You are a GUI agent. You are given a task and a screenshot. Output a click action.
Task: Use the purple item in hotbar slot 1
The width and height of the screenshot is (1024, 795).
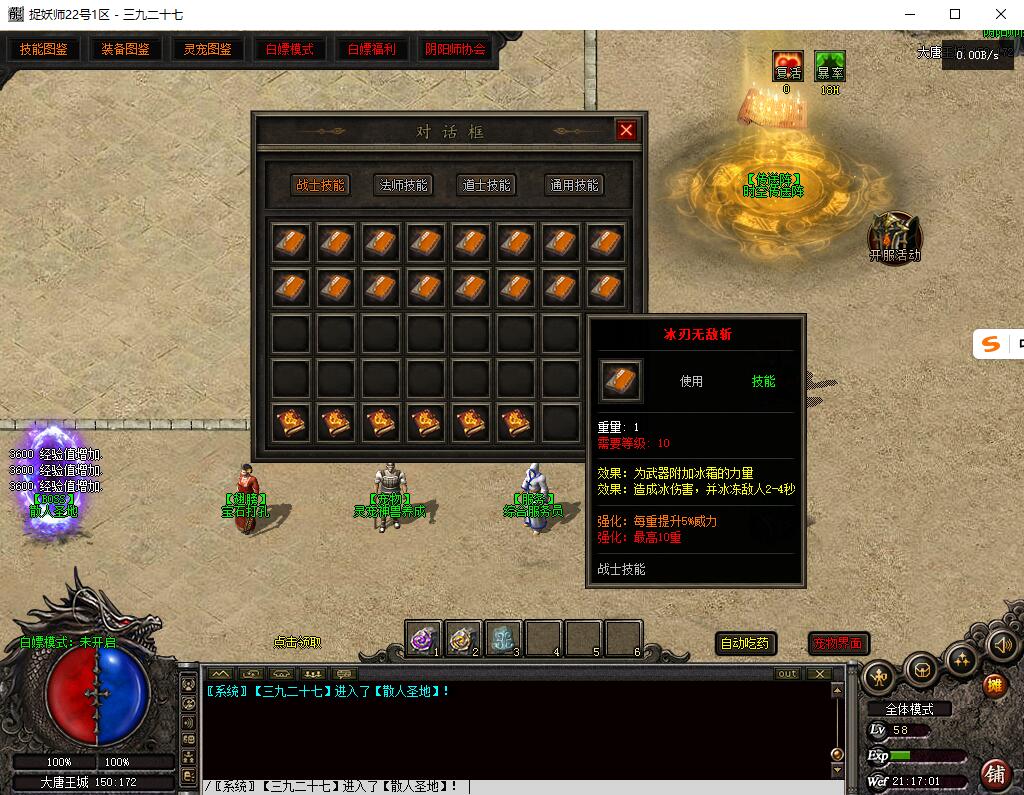(x=424, y=637)
